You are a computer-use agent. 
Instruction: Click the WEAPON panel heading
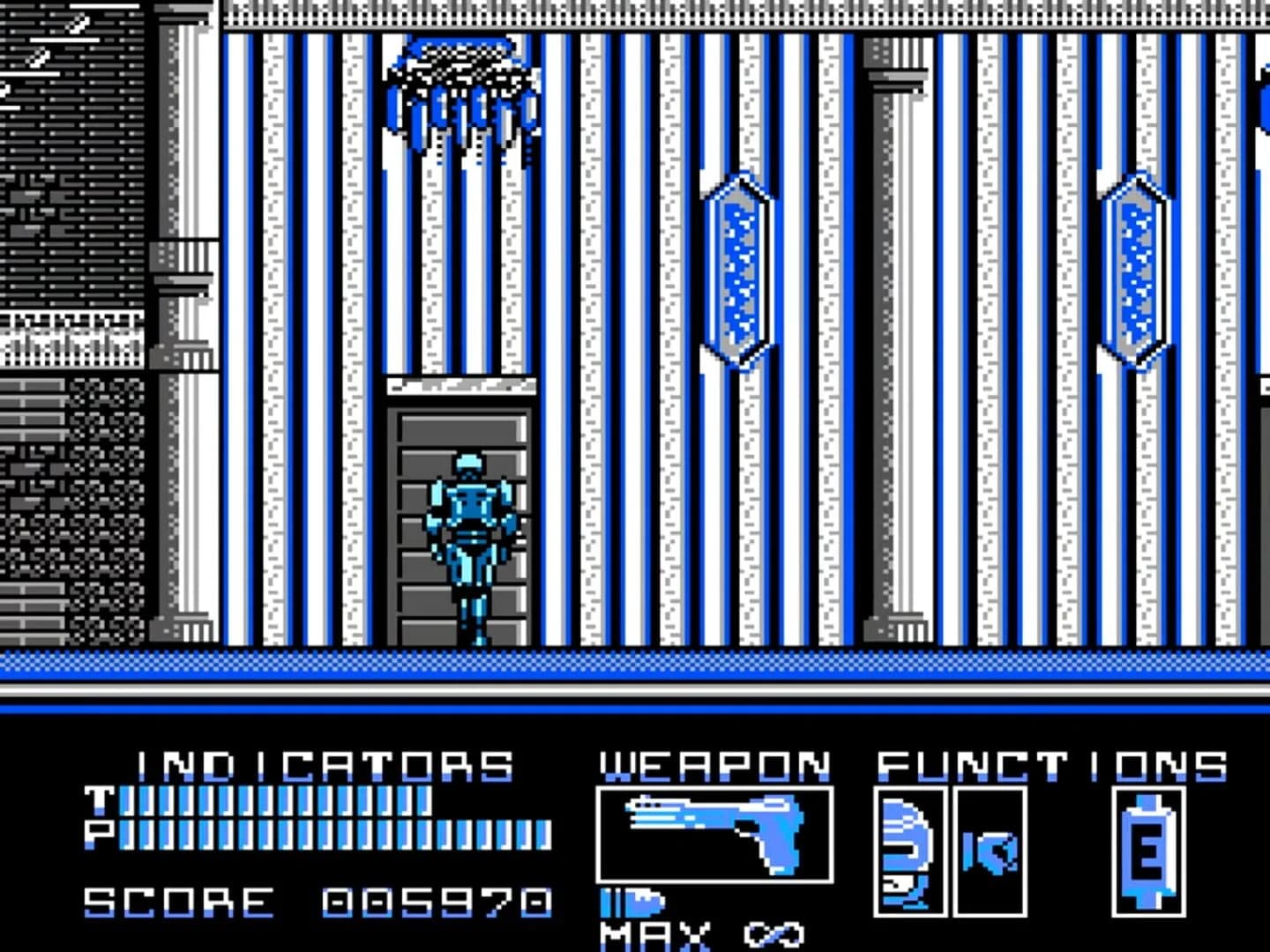point(713,762)
